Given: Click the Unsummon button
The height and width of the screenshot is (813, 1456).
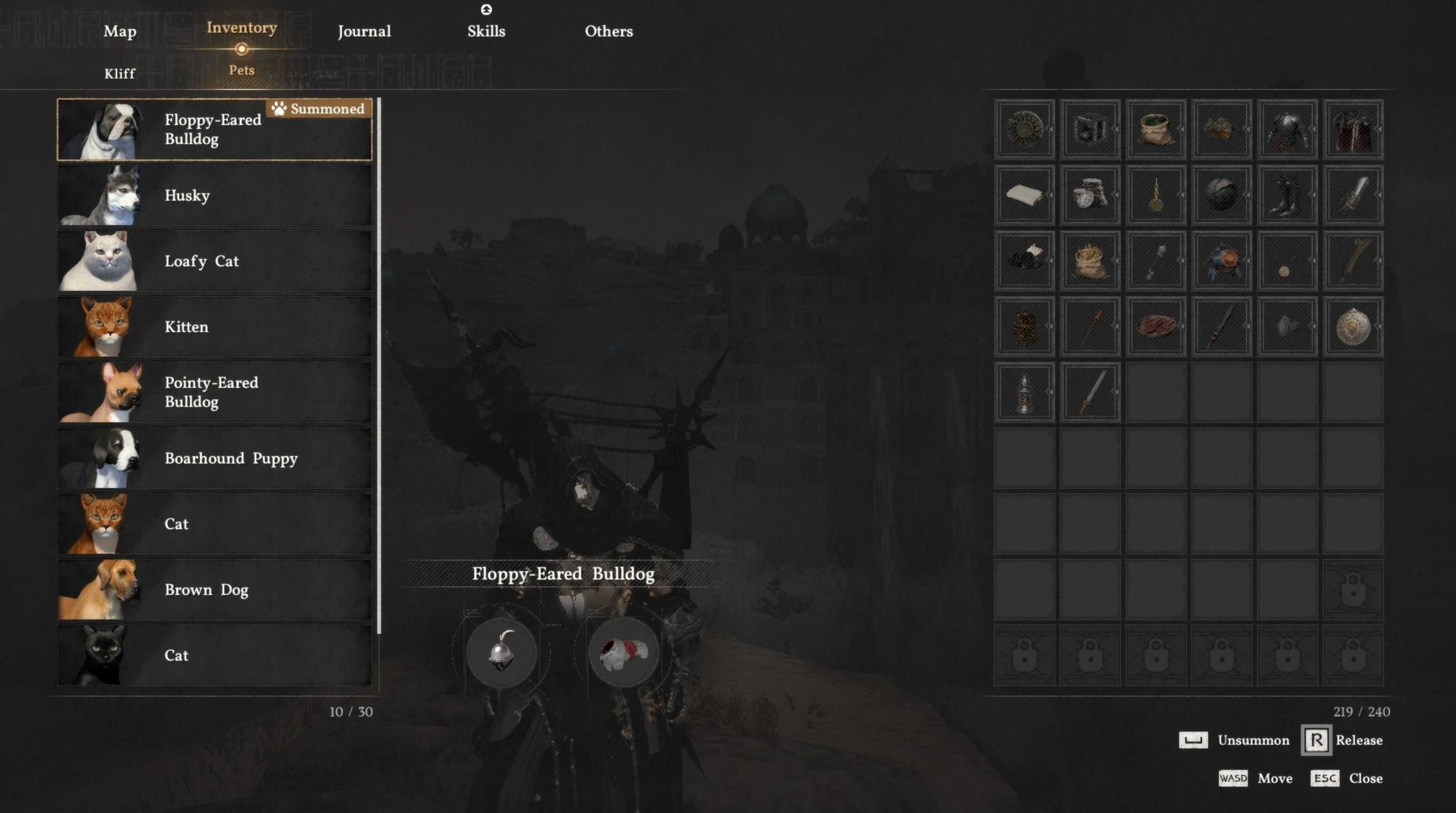Looking at the screenshot, I should tap(1235, 740).
